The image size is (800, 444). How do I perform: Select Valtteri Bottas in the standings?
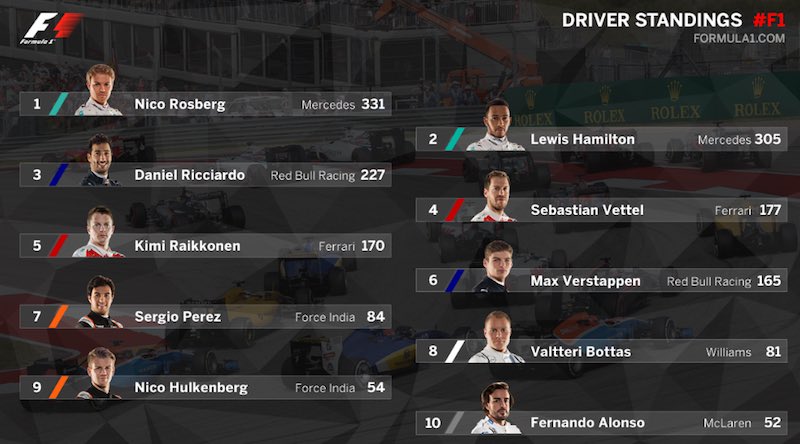(601, 352)
